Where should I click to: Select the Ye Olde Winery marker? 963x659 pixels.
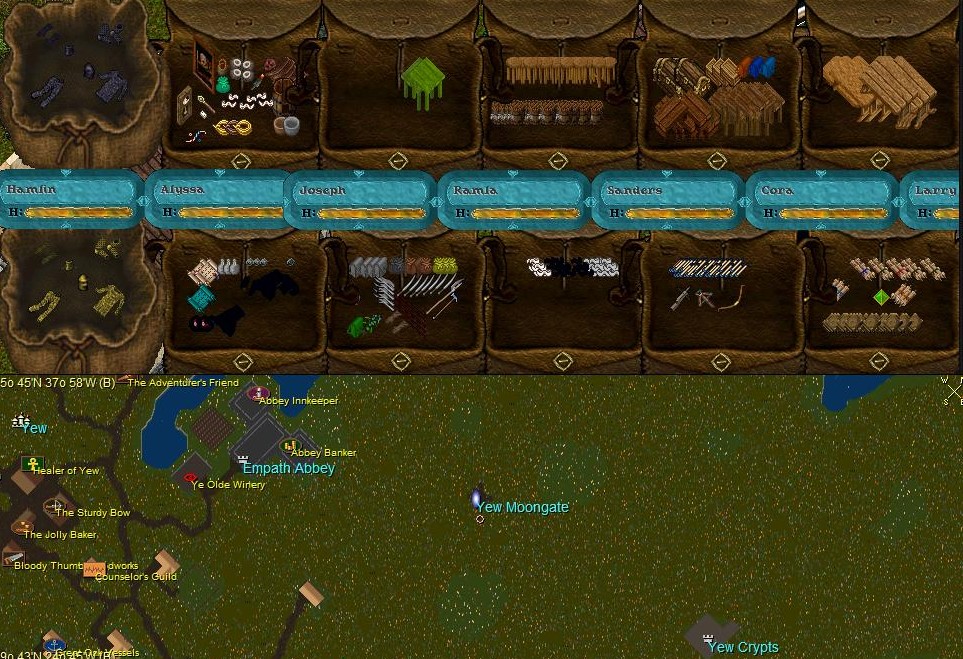coord(190,478)
